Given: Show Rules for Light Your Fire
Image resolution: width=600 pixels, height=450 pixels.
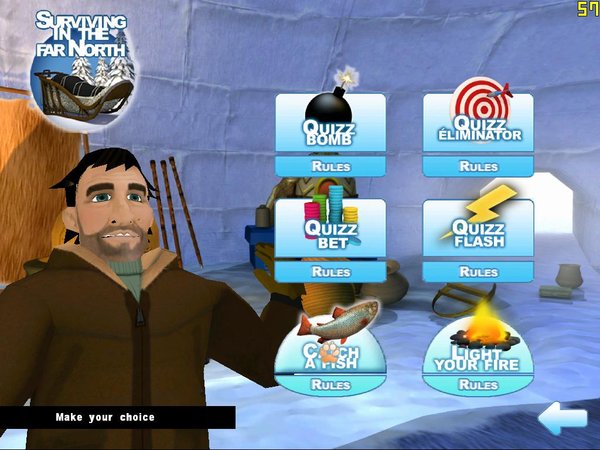Looking at the screenshot, I should point(477,385).
